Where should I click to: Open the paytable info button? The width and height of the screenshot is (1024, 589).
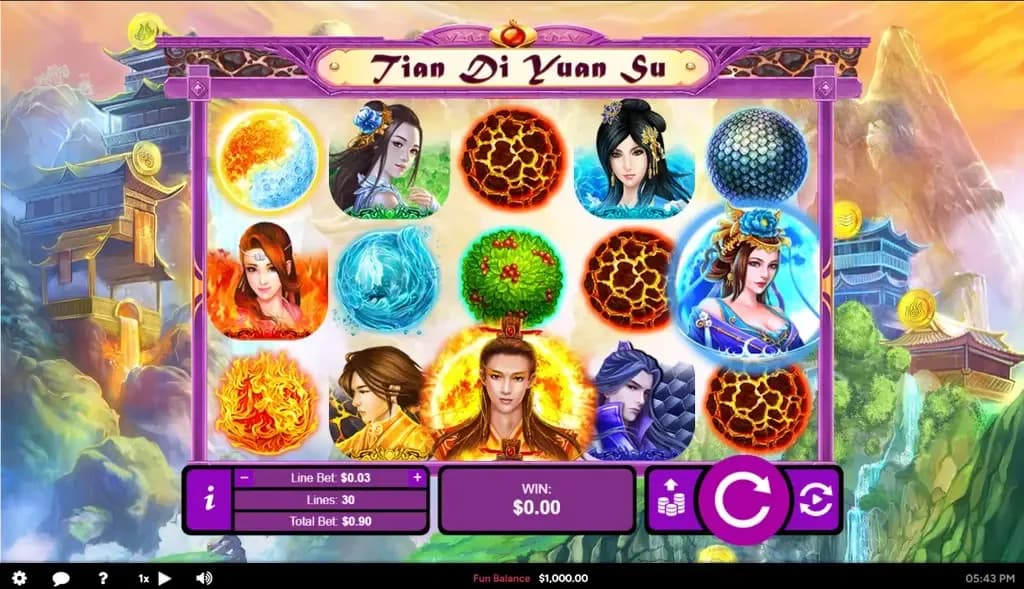coord(208,500)
